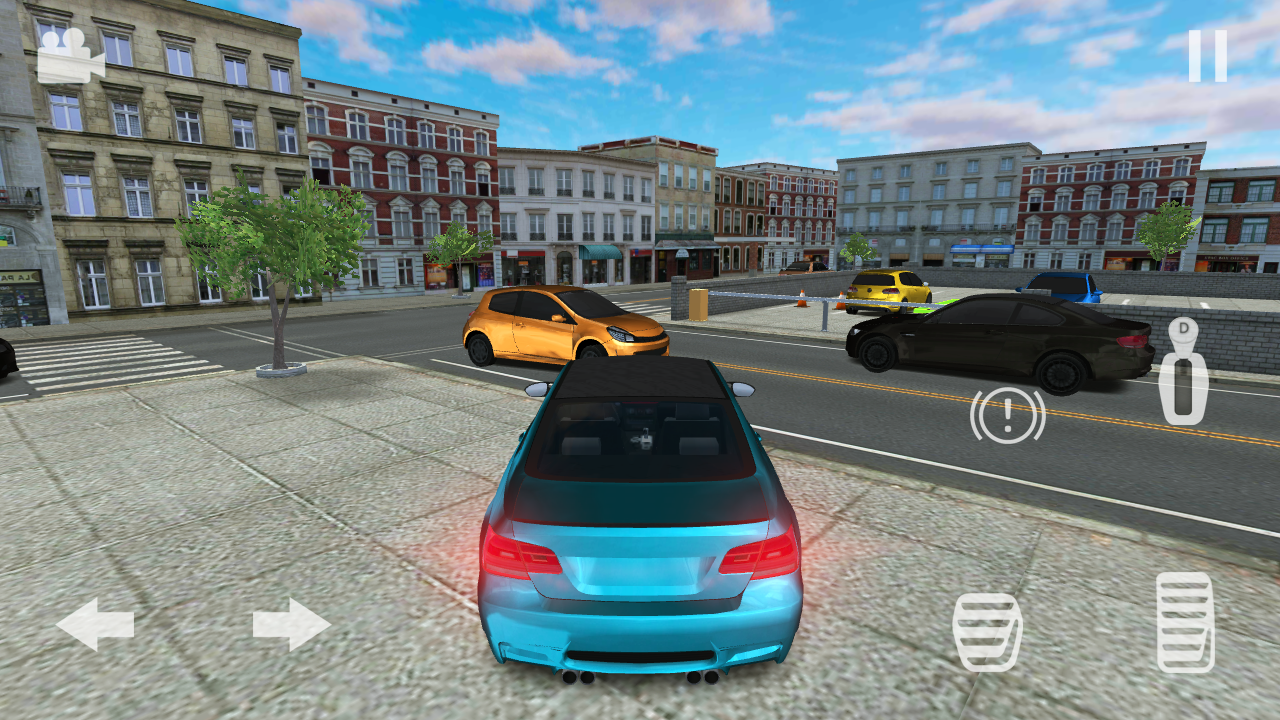1280x720 pixels.
Task: Switch camera angle via the camcorder toggle
Action: tap(66, 53)
